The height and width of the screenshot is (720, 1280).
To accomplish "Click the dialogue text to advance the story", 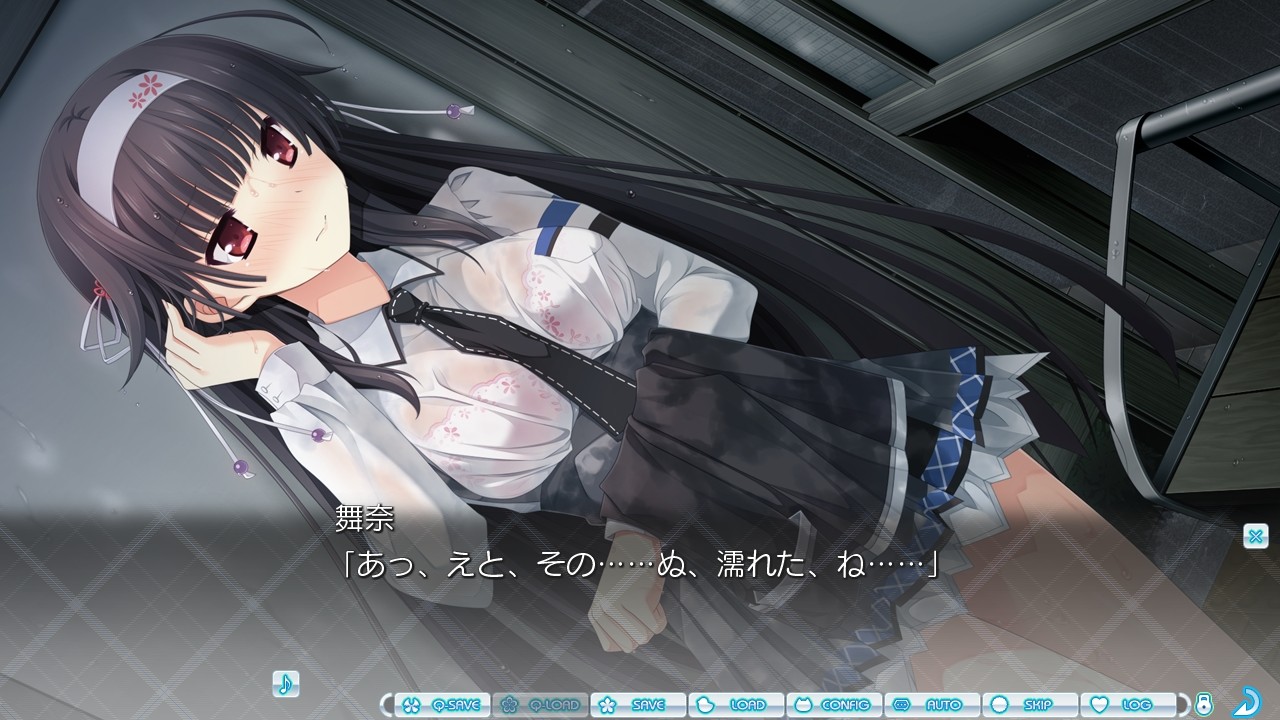I will pos(634,565).
